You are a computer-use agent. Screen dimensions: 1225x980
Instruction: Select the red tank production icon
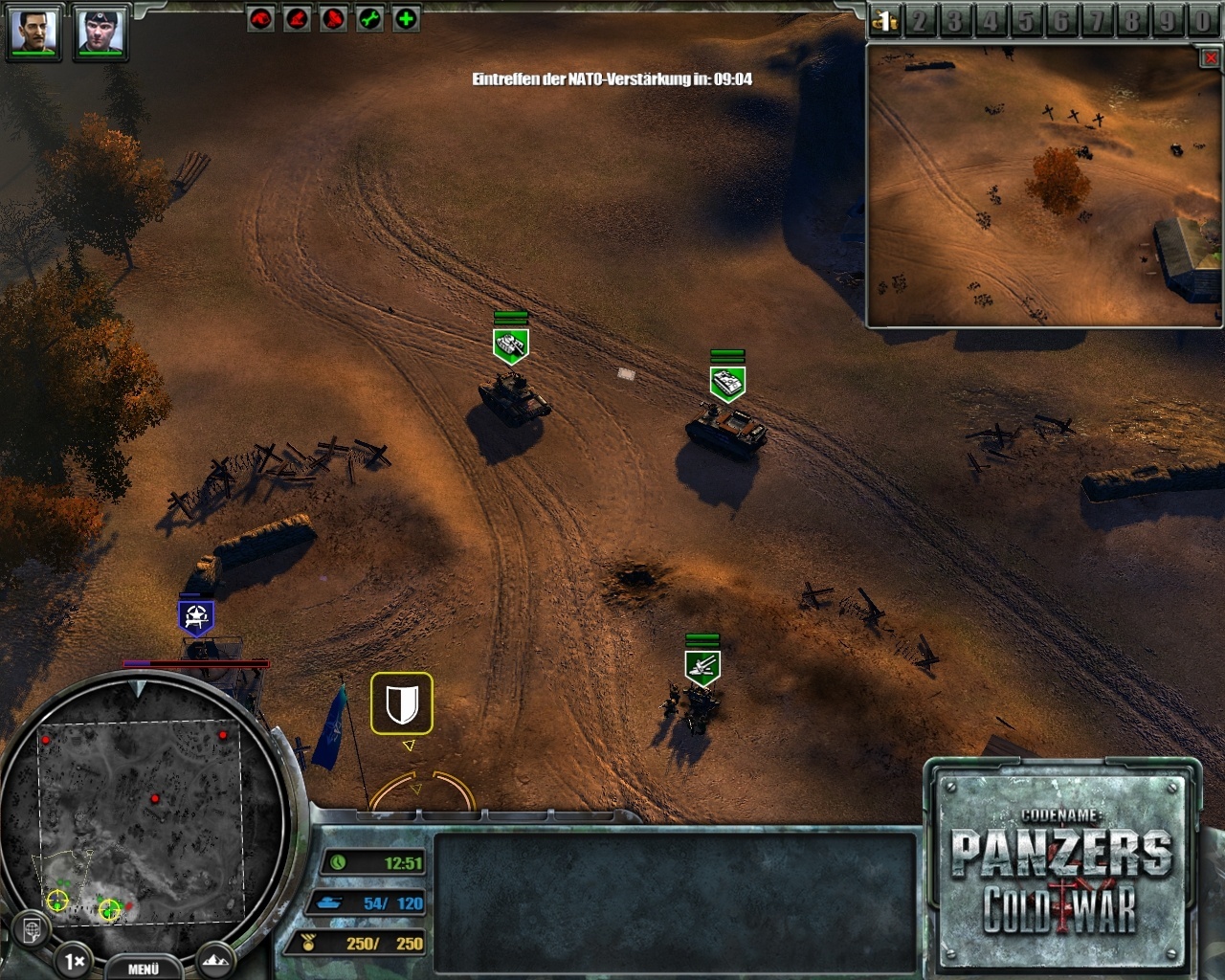[x=260, y=17]
